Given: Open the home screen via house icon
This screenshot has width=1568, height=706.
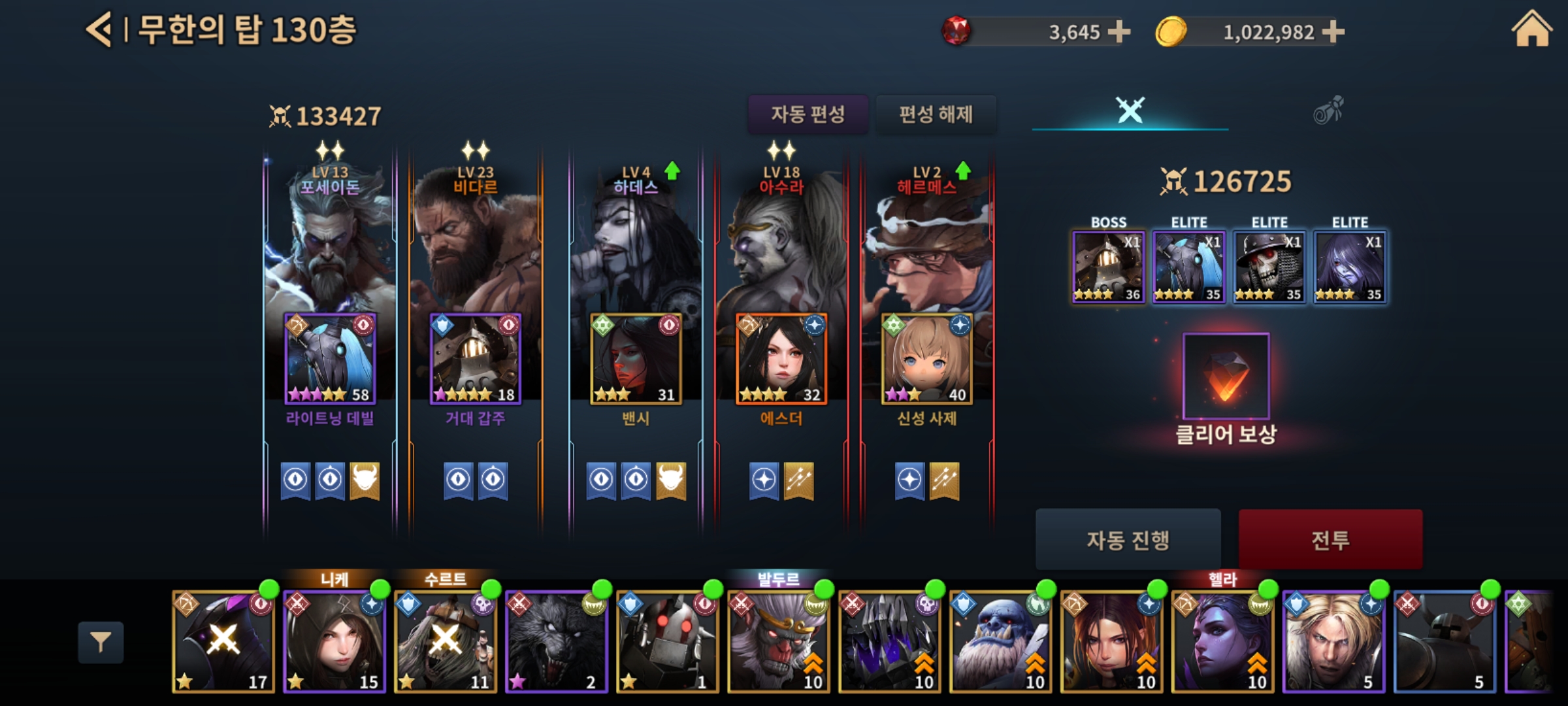Looking at the screenshot, I should [1531, 30].
